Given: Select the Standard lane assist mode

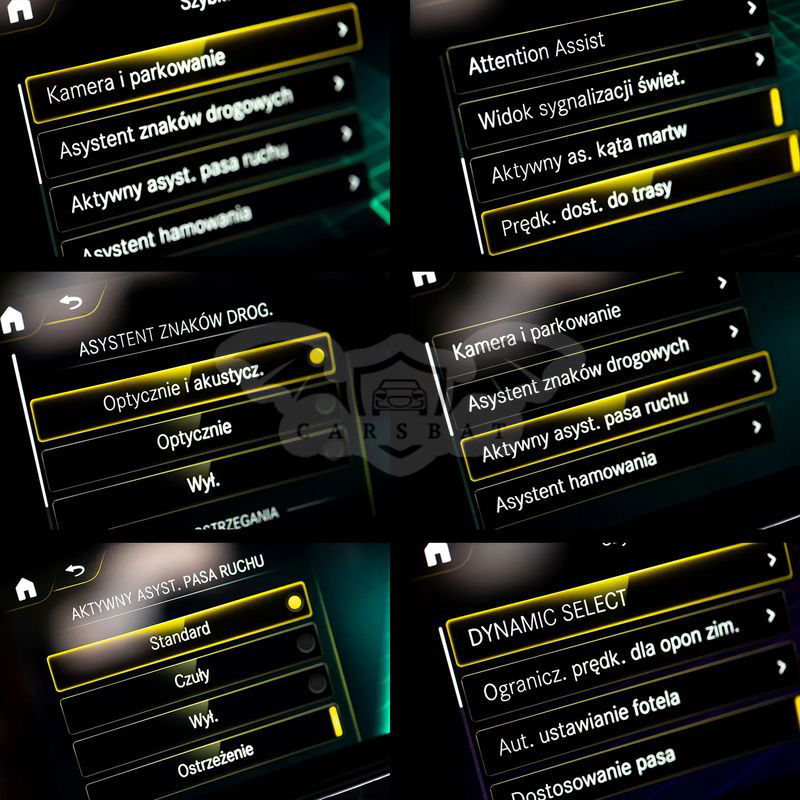Looking at the screenshot, I should coord(180,635).
